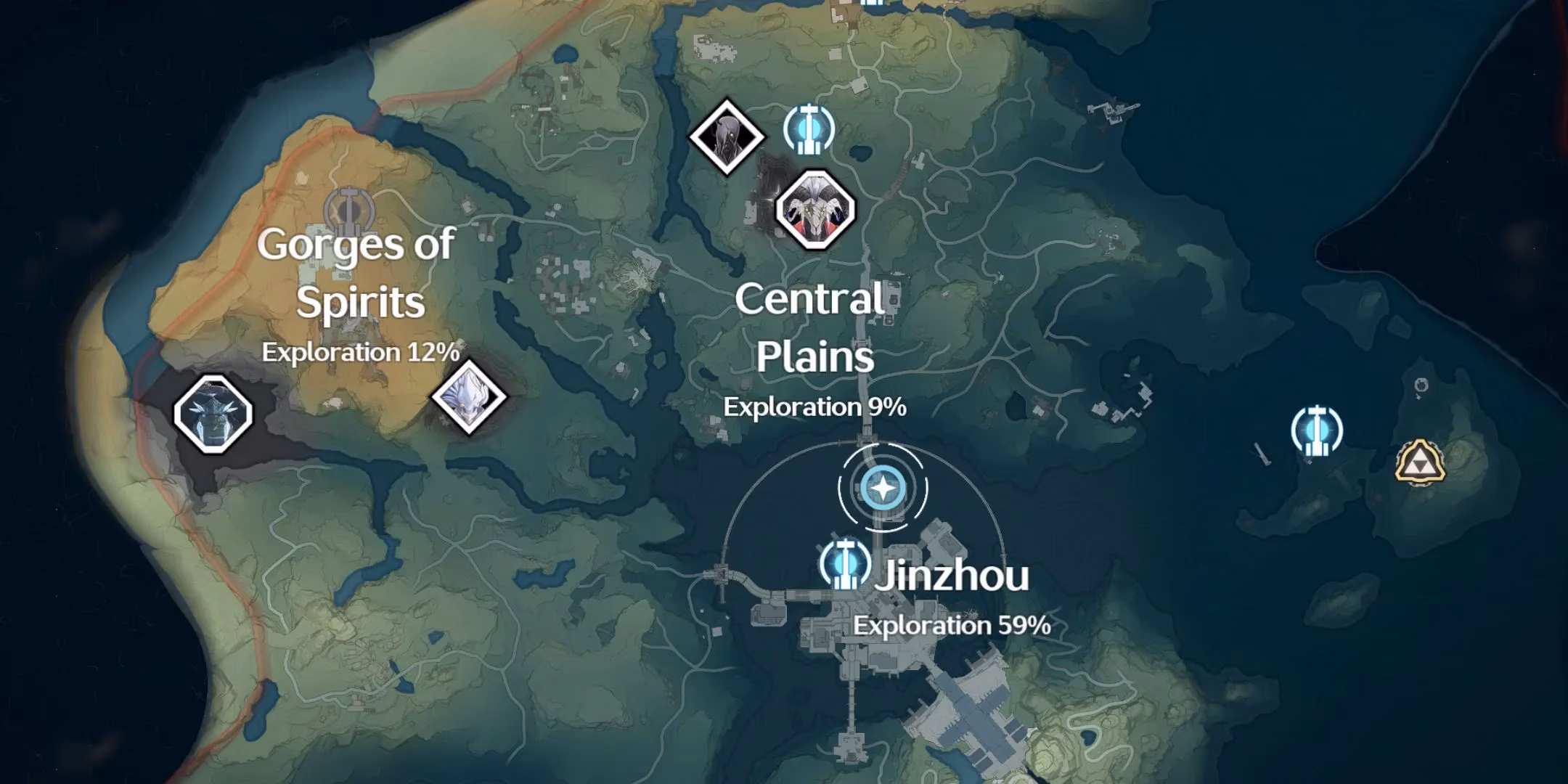Image resolution: width=1568 pixels, height=784 pixels.
Task: Pick the teleport tower near the golden triangle
Action: [1317, 432]
